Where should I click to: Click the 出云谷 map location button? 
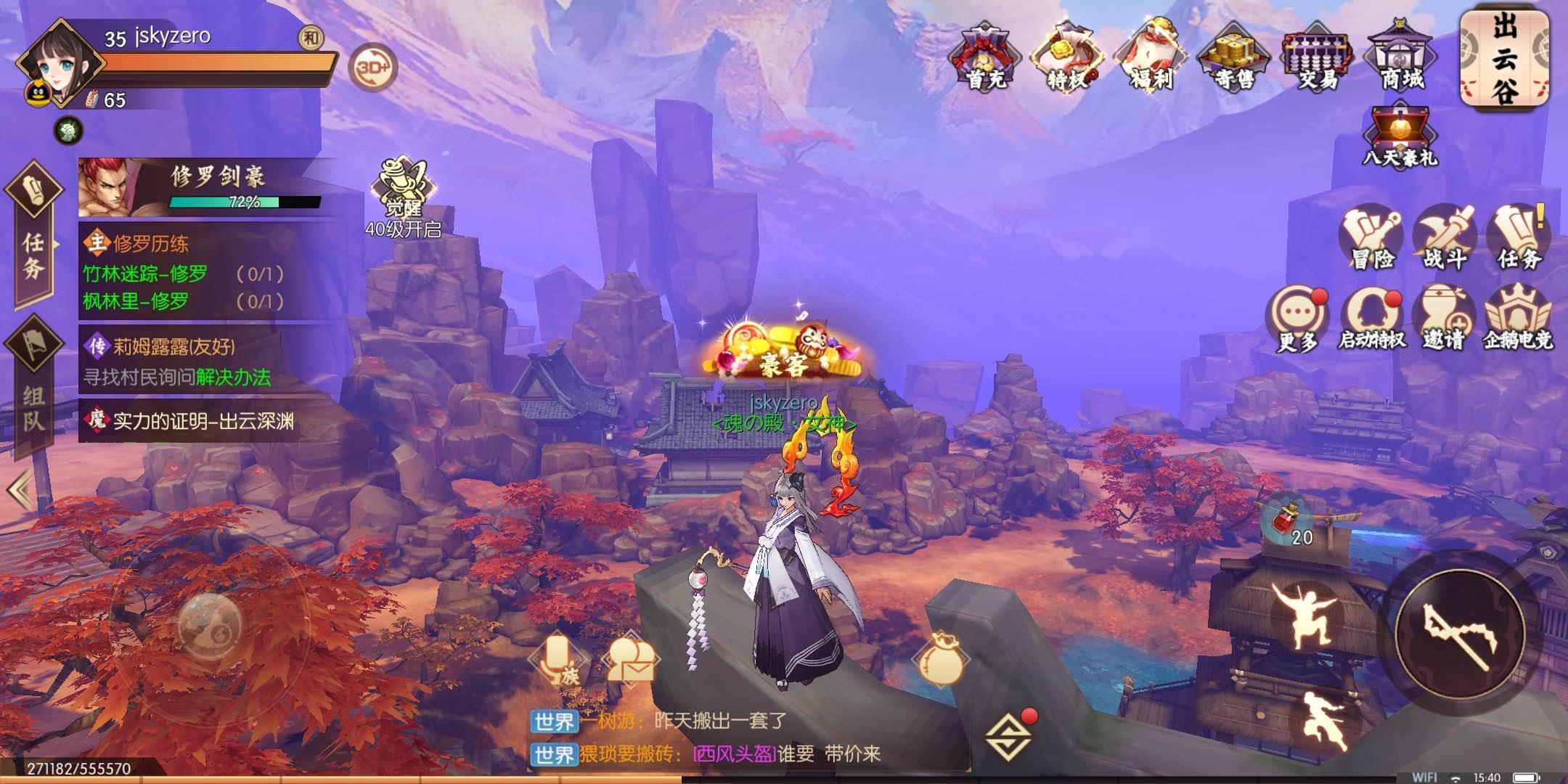(x=1504, y=58)
